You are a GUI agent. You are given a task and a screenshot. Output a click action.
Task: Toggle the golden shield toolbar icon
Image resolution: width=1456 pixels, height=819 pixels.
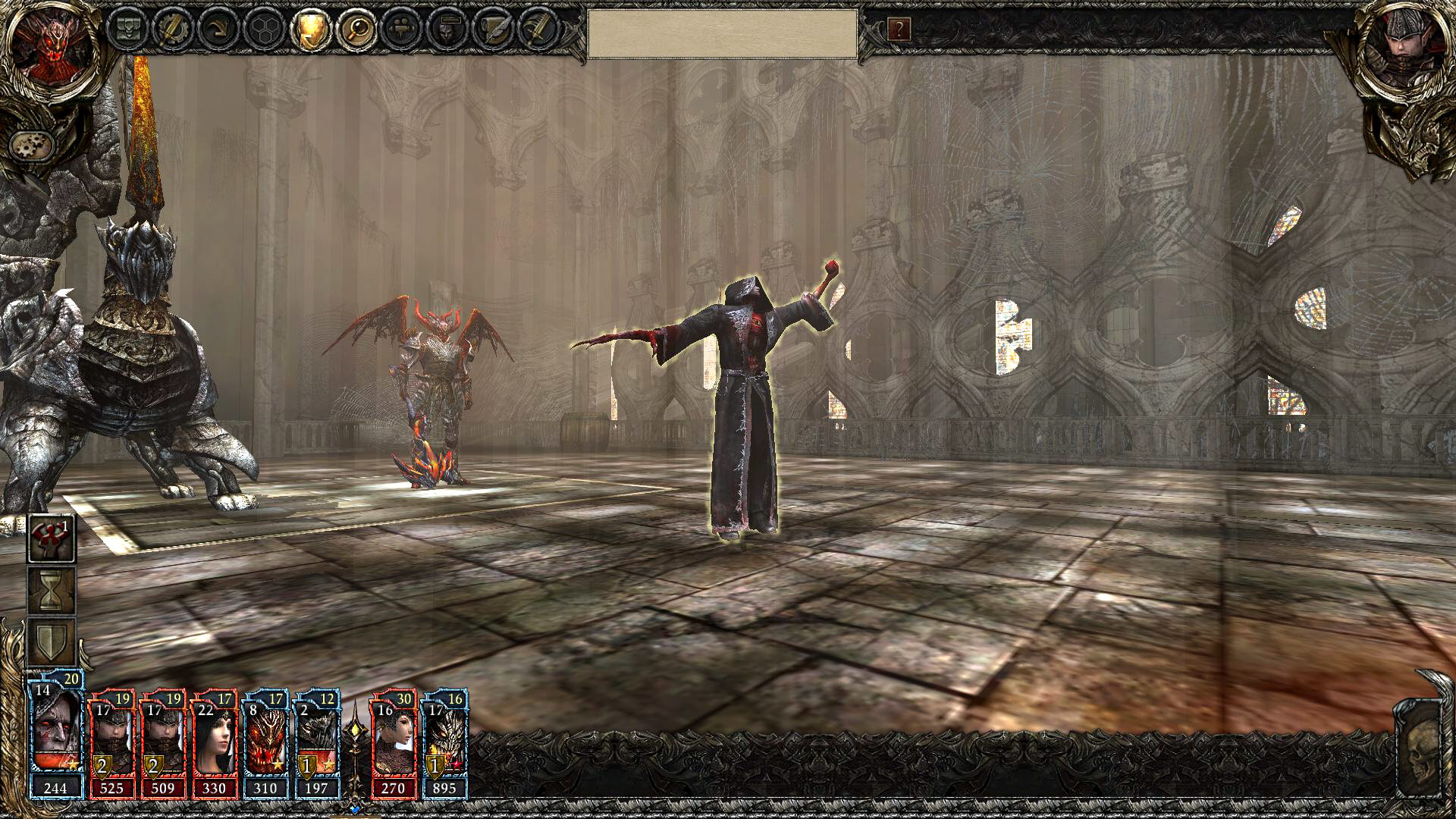tap(311, 30)
